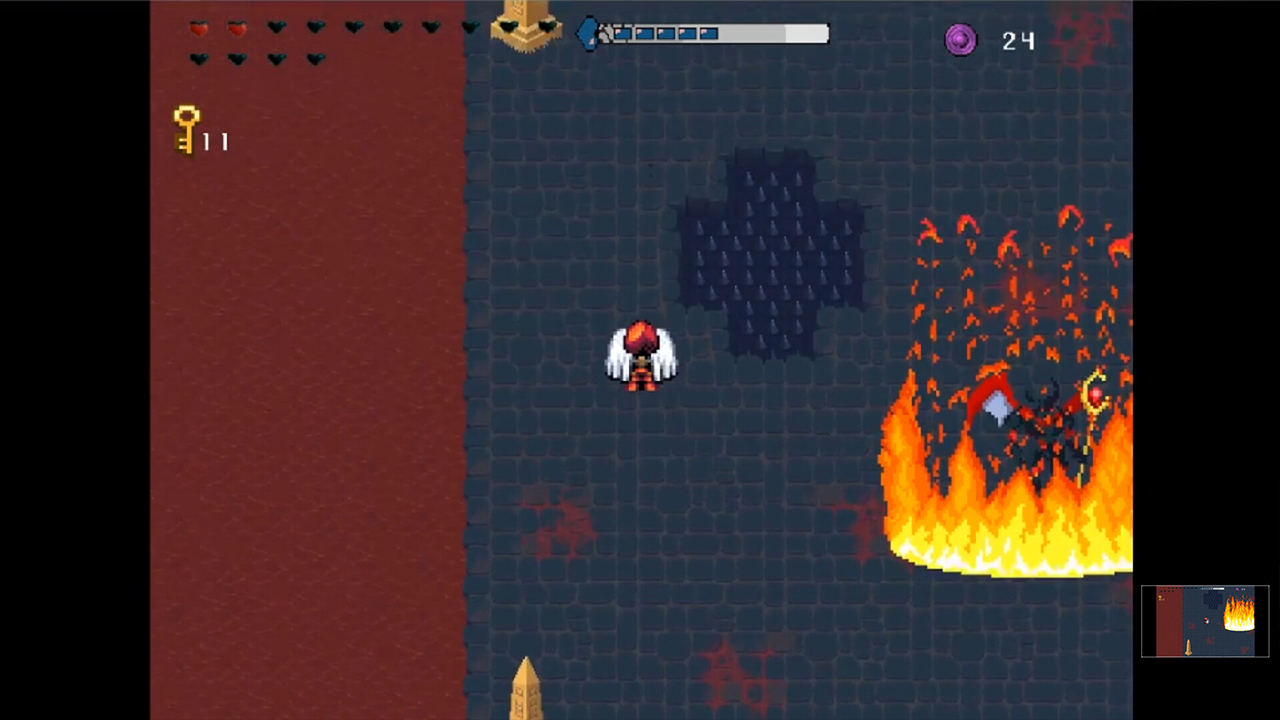
Task: Select the winged player character sprite
Action: pyautogui.click(x=641, y=355)
